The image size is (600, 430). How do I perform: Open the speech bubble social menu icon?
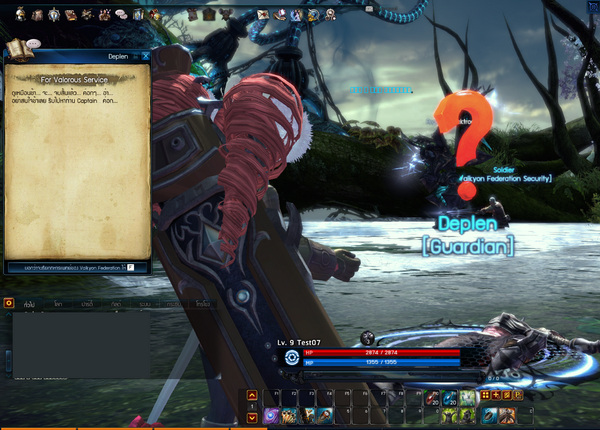[120, 15]
